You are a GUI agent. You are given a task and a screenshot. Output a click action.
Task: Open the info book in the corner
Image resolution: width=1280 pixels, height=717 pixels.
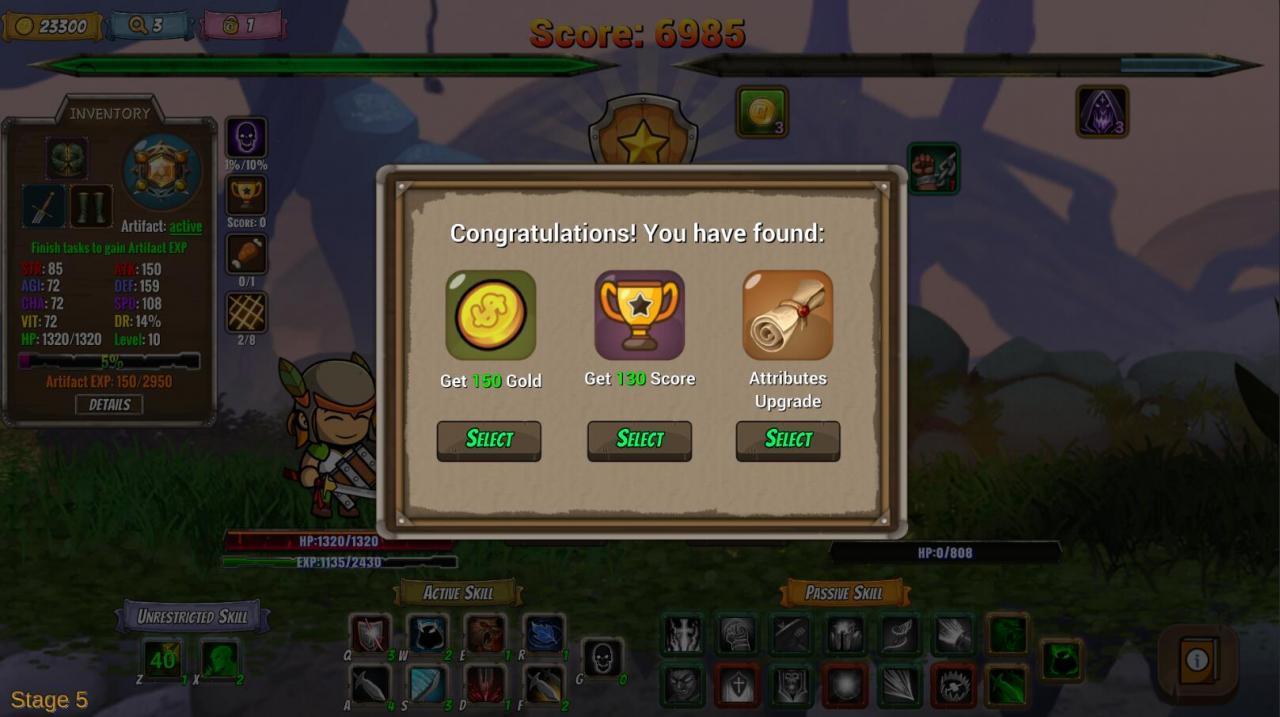click(1197, 660)
